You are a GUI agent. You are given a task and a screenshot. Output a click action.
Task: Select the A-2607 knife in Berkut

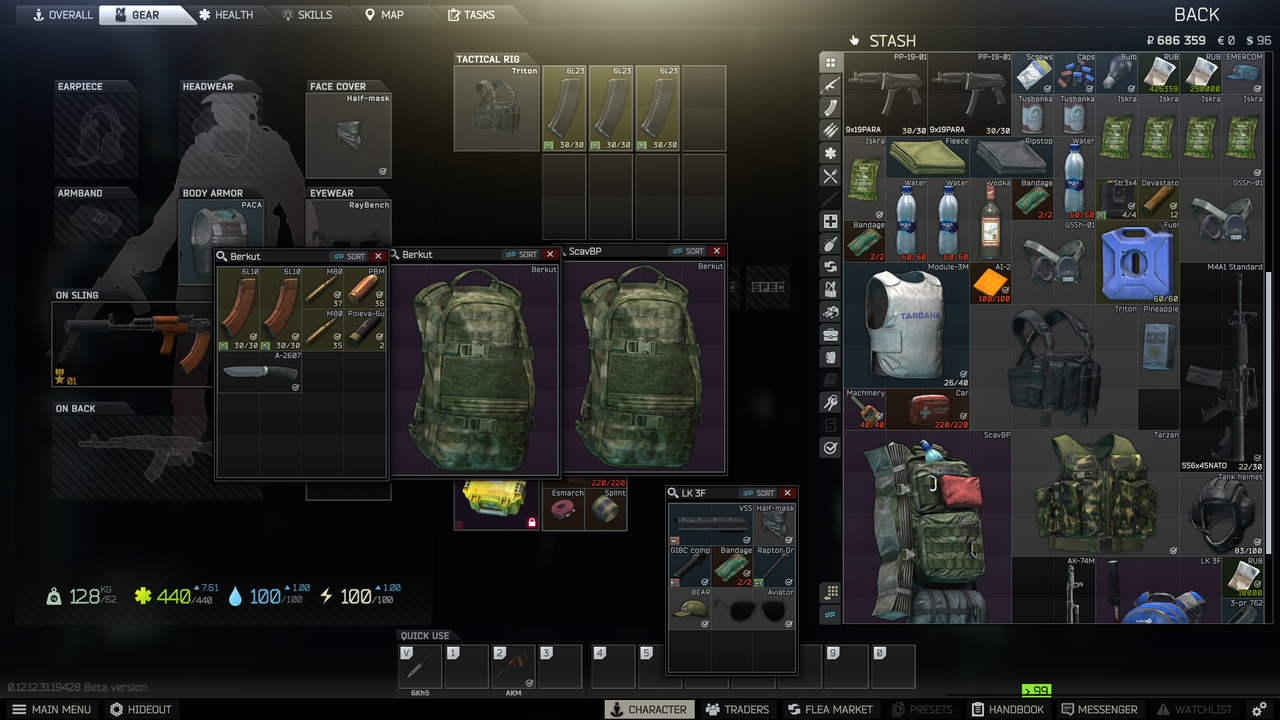pyautogui.click(x=258, y=372)
